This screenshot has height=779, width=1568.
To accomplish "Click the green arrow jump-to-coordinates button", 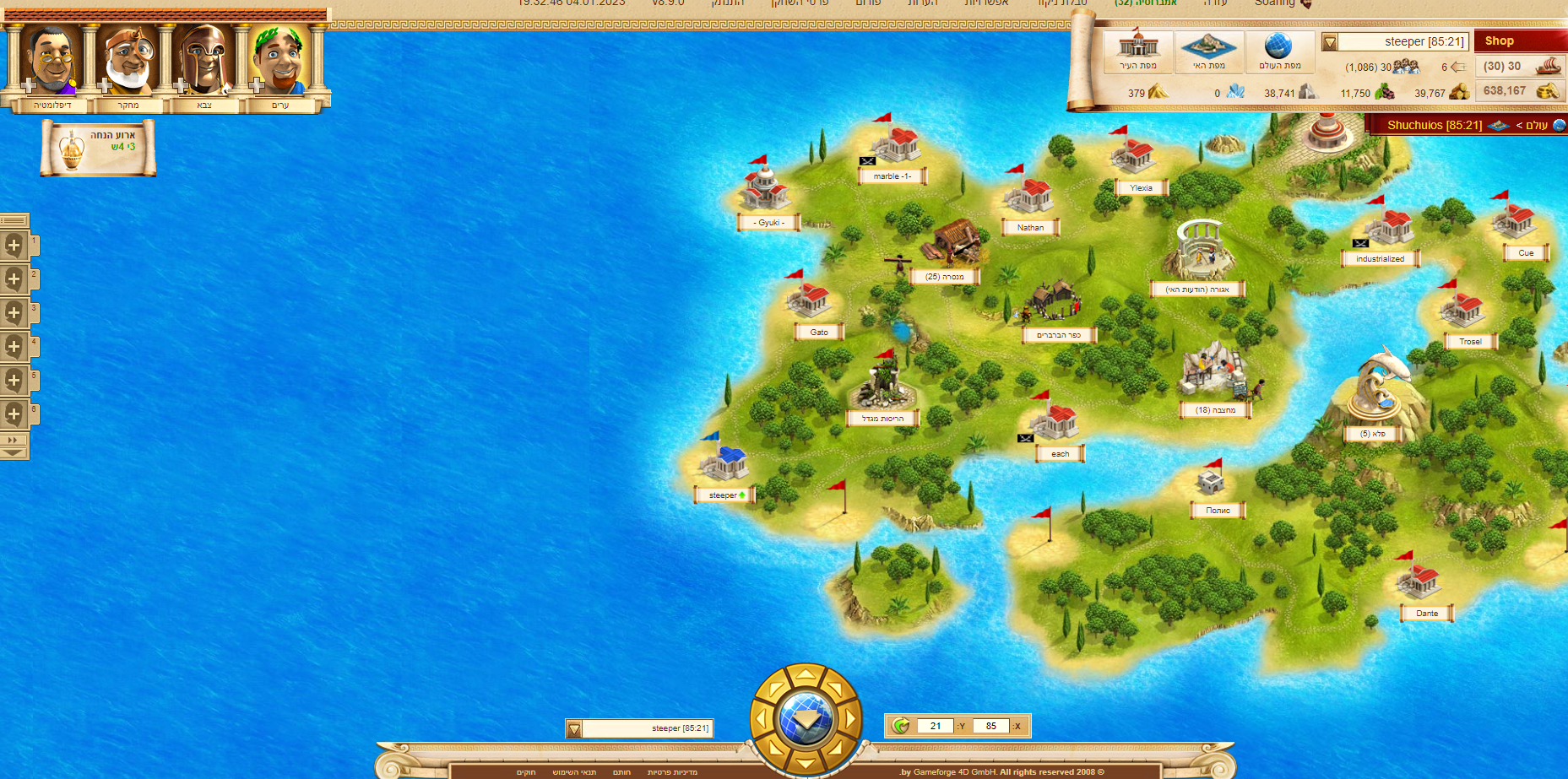I will point(901,726).
